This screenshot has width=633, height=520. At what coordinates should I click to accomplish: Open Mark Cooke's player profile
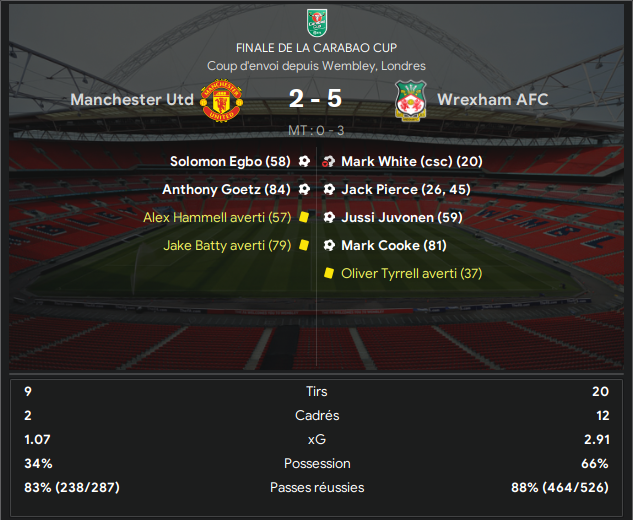tap(380, 245)
